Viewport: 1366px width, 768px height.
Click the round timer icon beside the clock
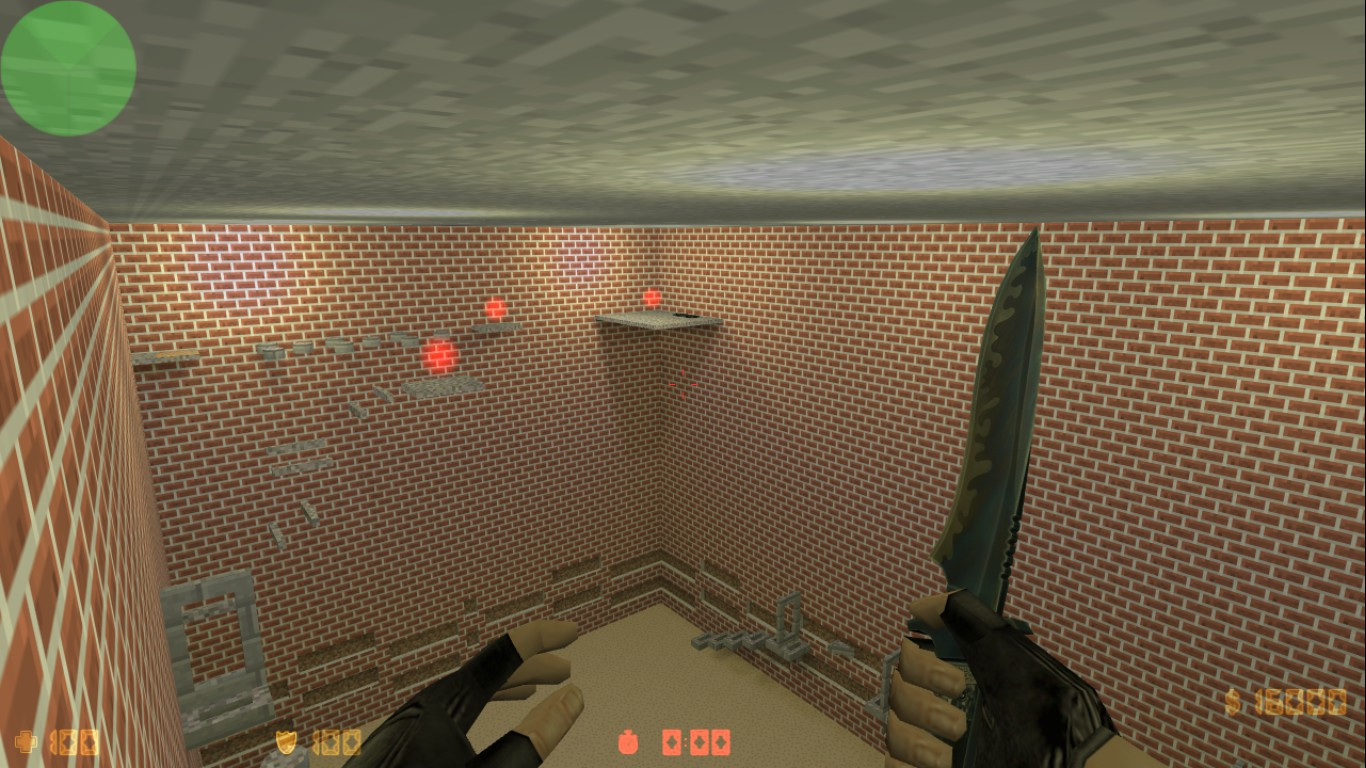coord(629,743)
